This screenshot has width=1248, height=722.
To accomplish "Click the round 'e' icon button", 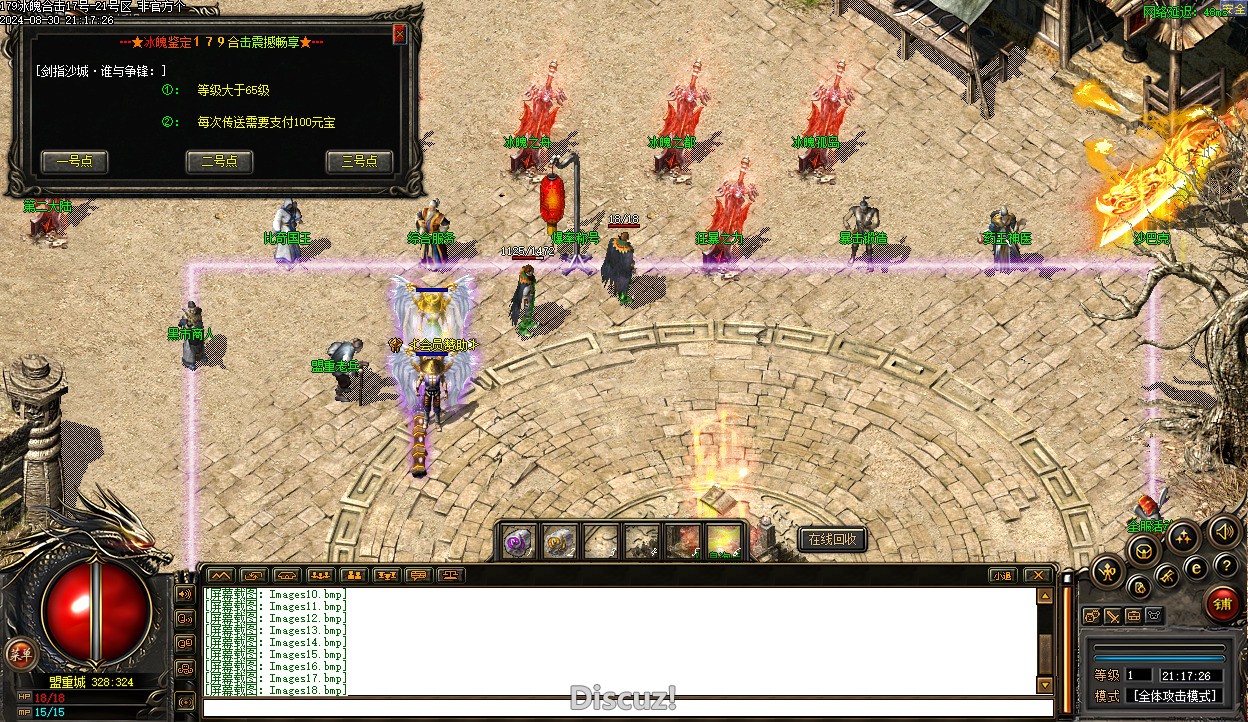I will click(1195, 566).
